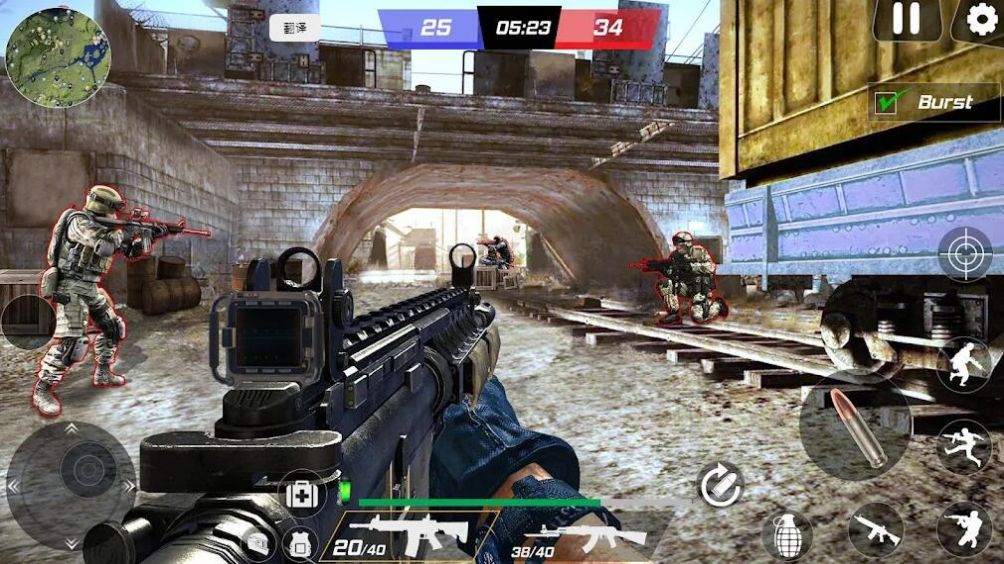Pause the match
Screen dimensions: 1004x564
point(907,19)
